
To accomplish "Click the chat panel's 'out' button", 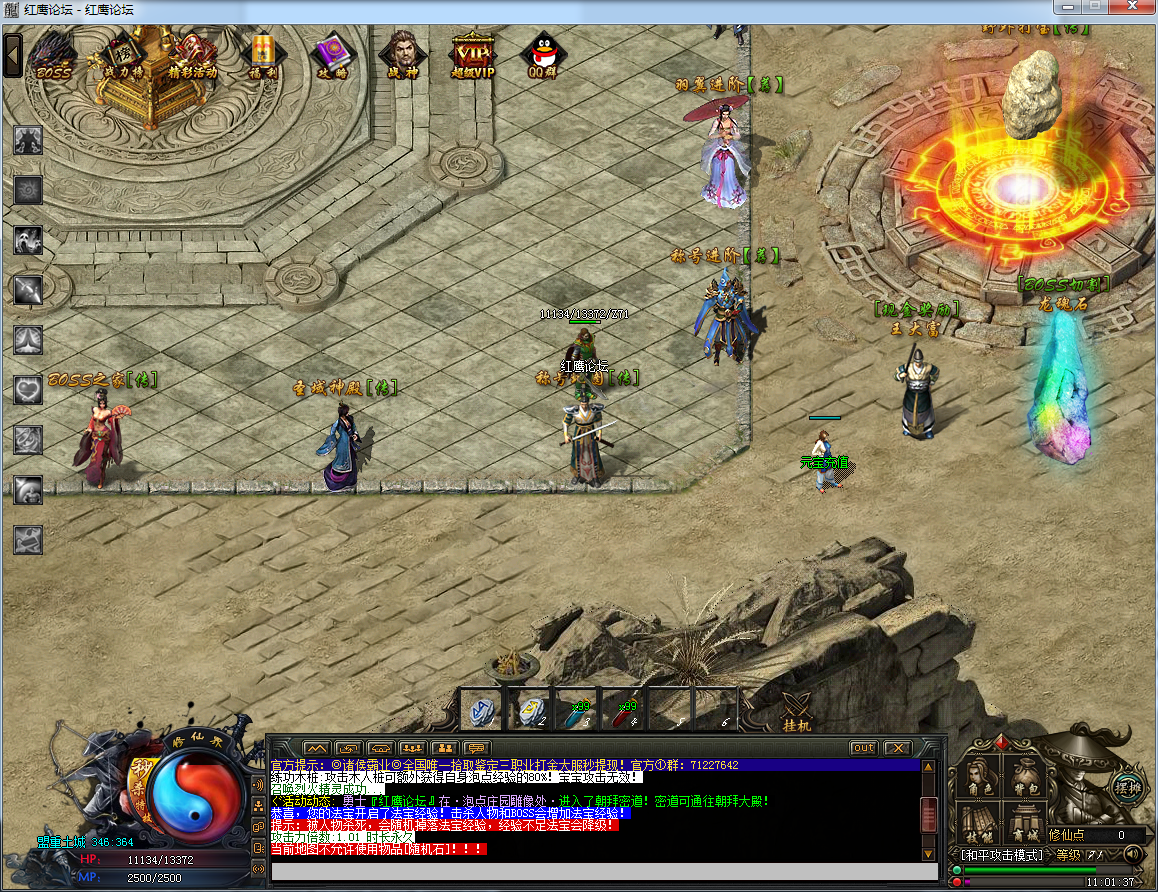I will point(863,748).
